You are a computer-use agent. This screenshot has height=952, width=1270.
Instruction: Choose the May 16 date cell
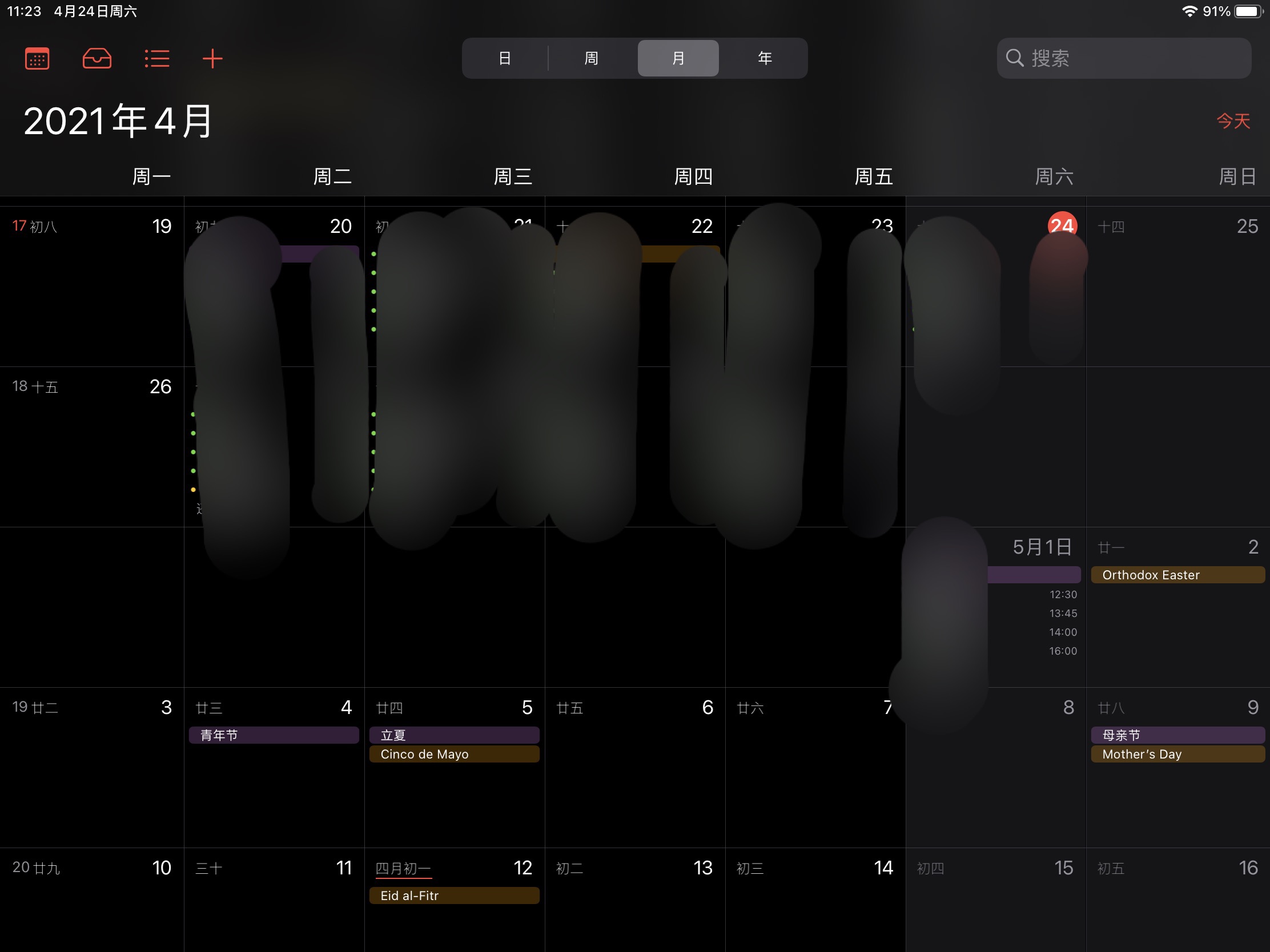pos(1177,901)
